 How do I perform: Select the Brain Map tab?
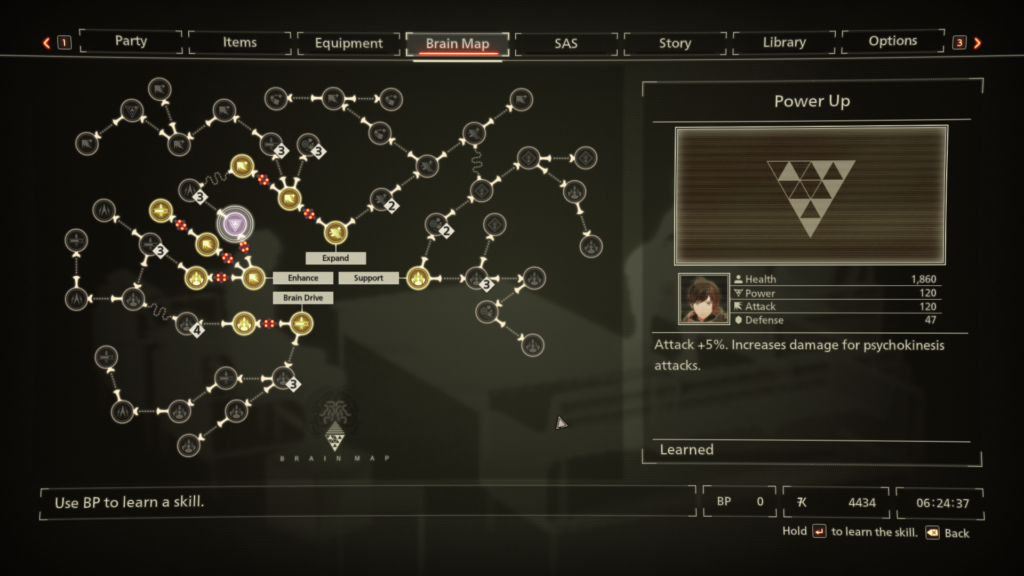pyautogui.click(x=457, y=43)
